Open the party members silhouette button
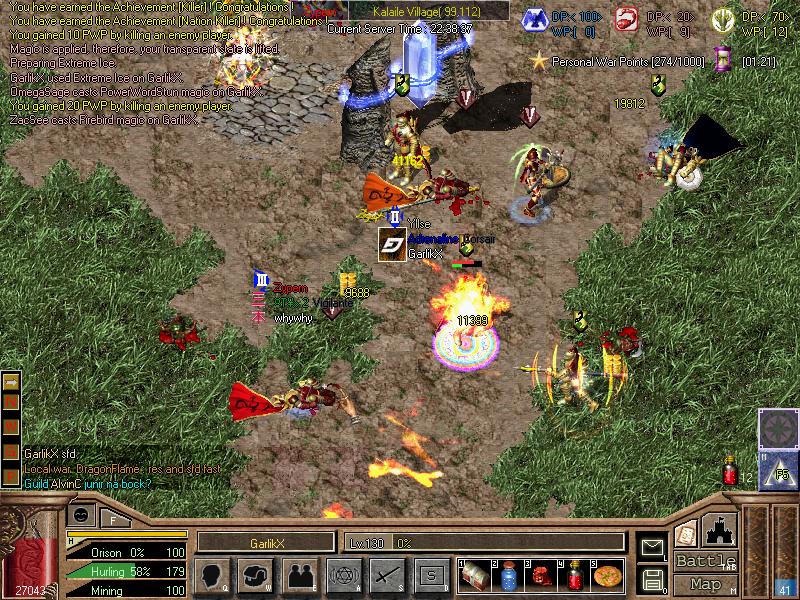Viewport: 800px width, 600px height. click(299, 576)
